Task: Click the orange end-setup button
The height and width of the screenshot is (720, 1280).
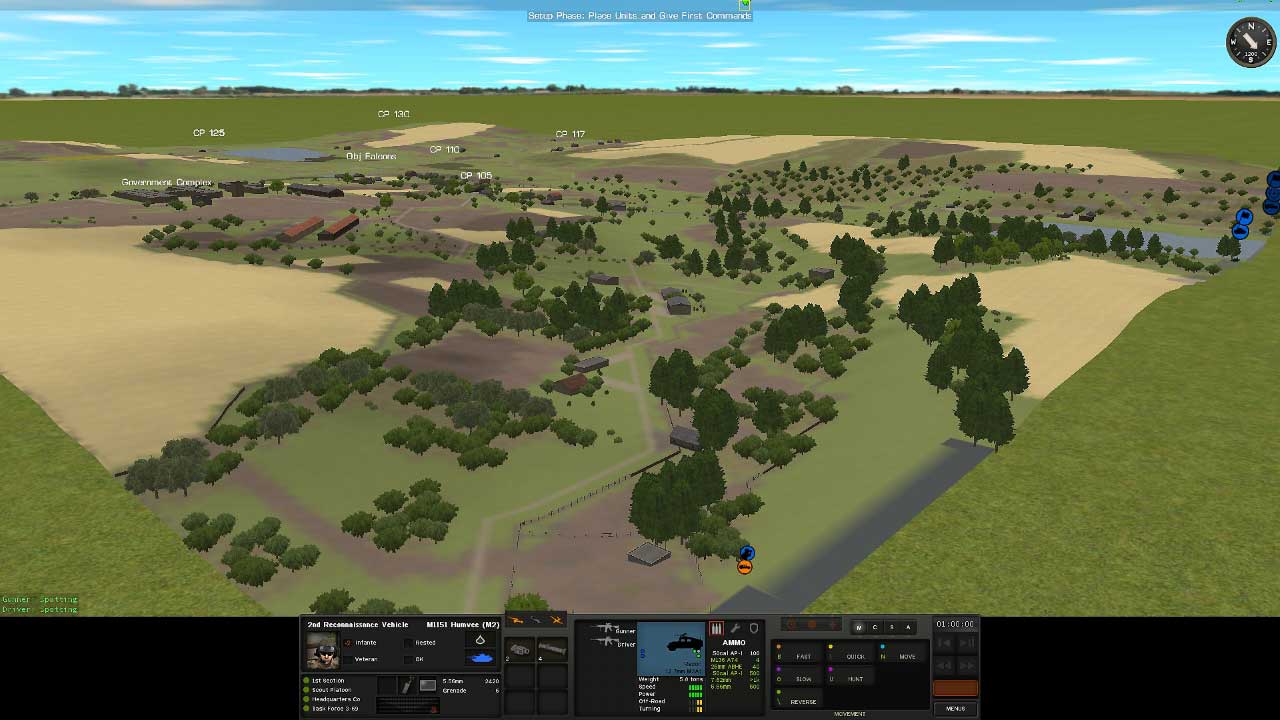Action: 955,688
